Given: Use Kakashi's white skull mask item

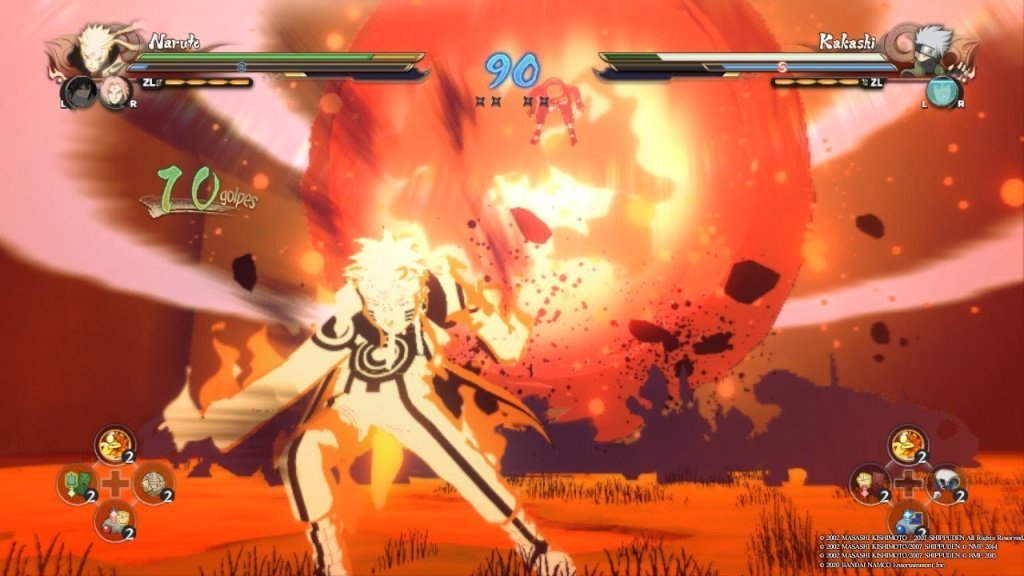Looking at the screenshot, I should pyautogui.click(x=945, y=483).
